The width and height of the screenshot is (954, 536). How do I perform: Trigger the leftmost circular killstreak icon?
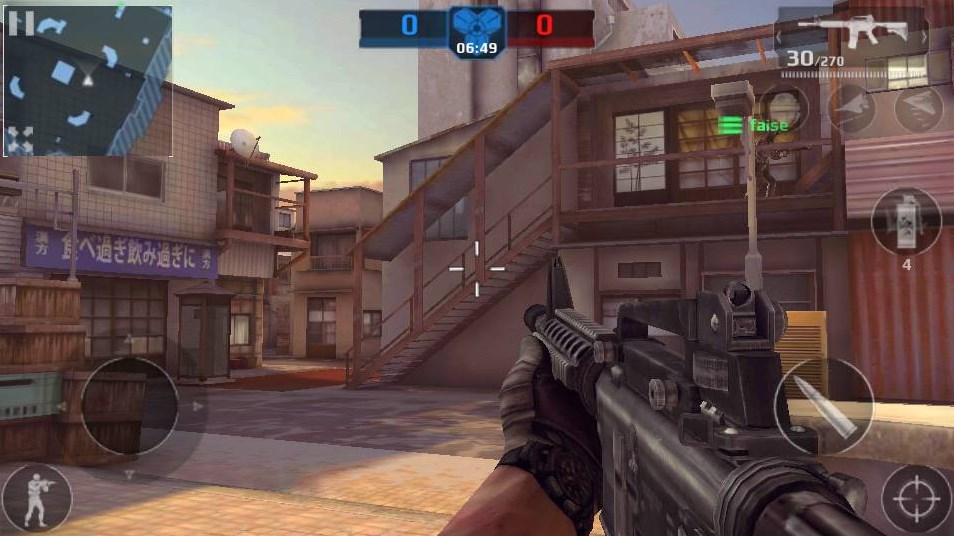coord(784,108)
